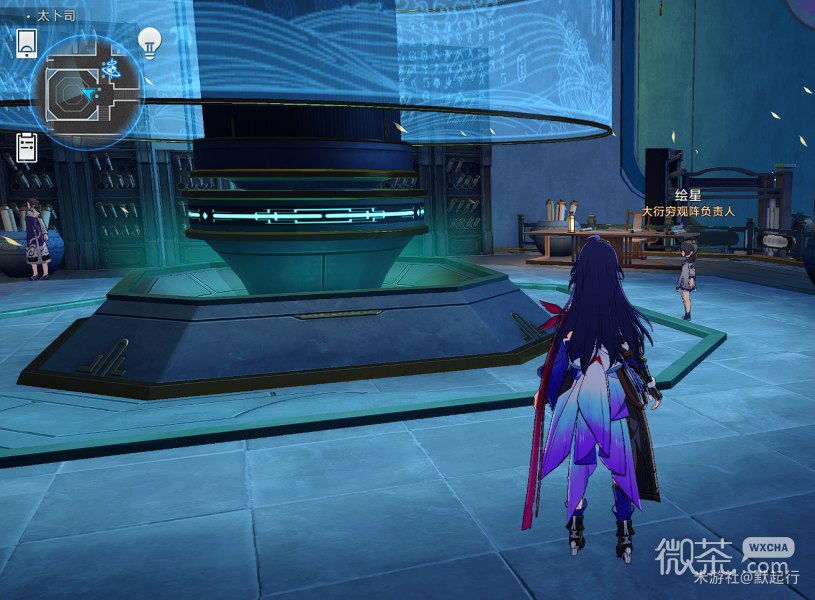Open the phone menu icon
Image resolution: width=815 pixels, height=600 pixels.
pyautogui.click(x=27, y=43)
